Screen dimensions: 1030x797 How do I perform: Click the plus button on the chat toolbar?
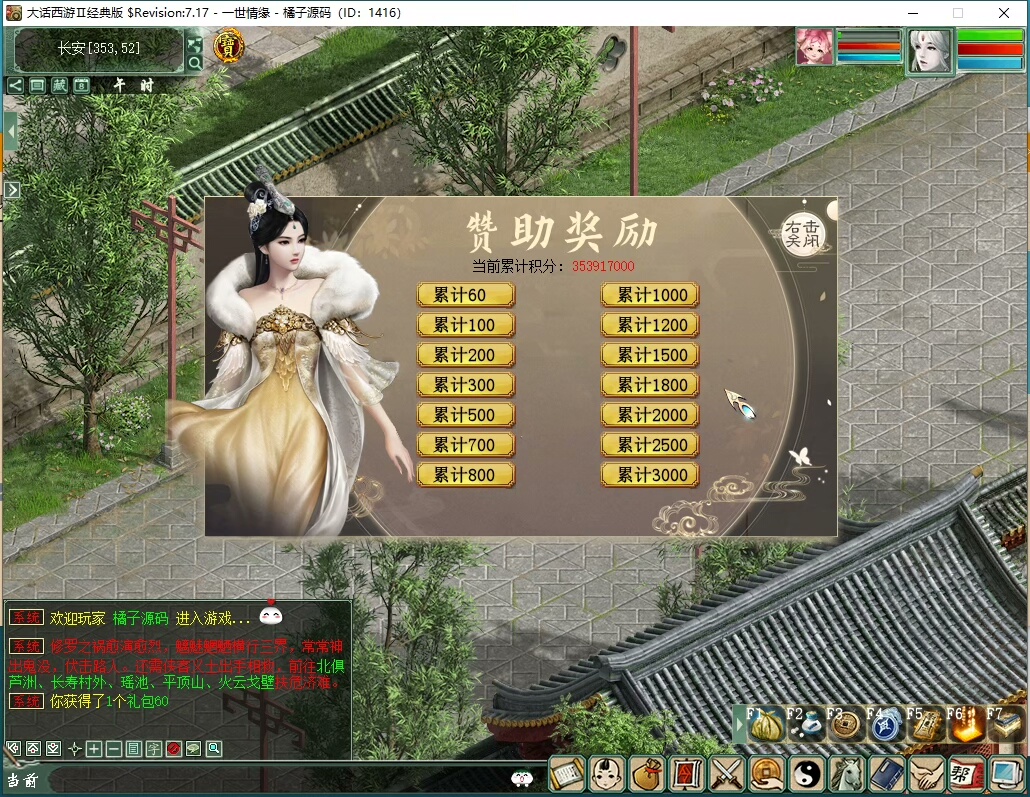[94, 748]
